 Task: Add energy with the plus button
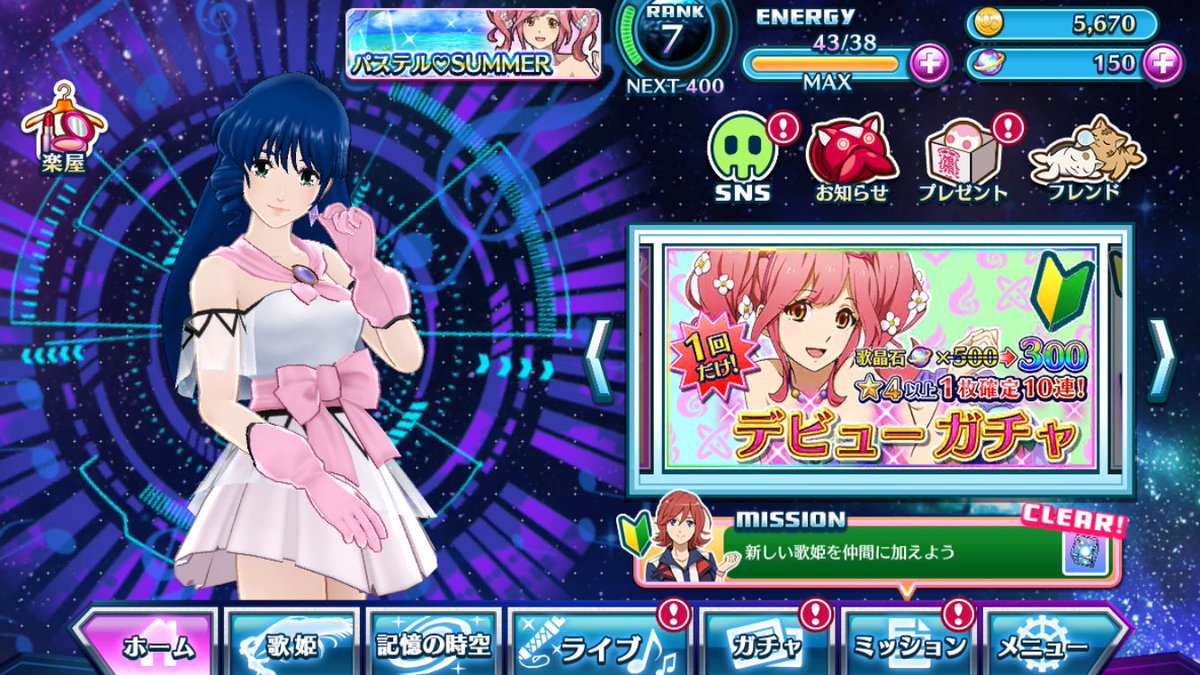[929, 63]
